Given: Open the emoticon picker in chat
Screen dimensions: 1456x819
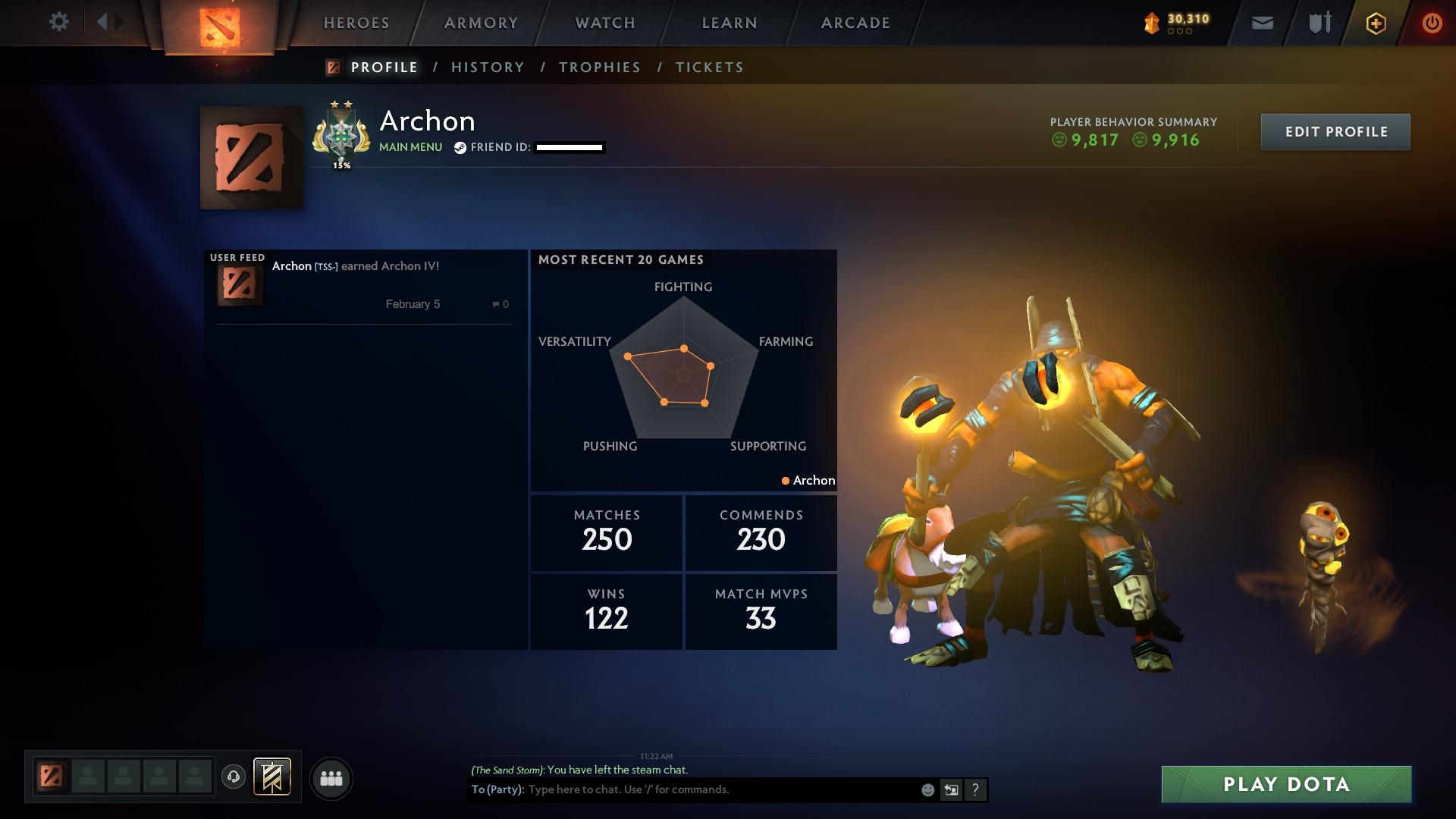Looking at the screenshot, I should (x=927, y=789).
